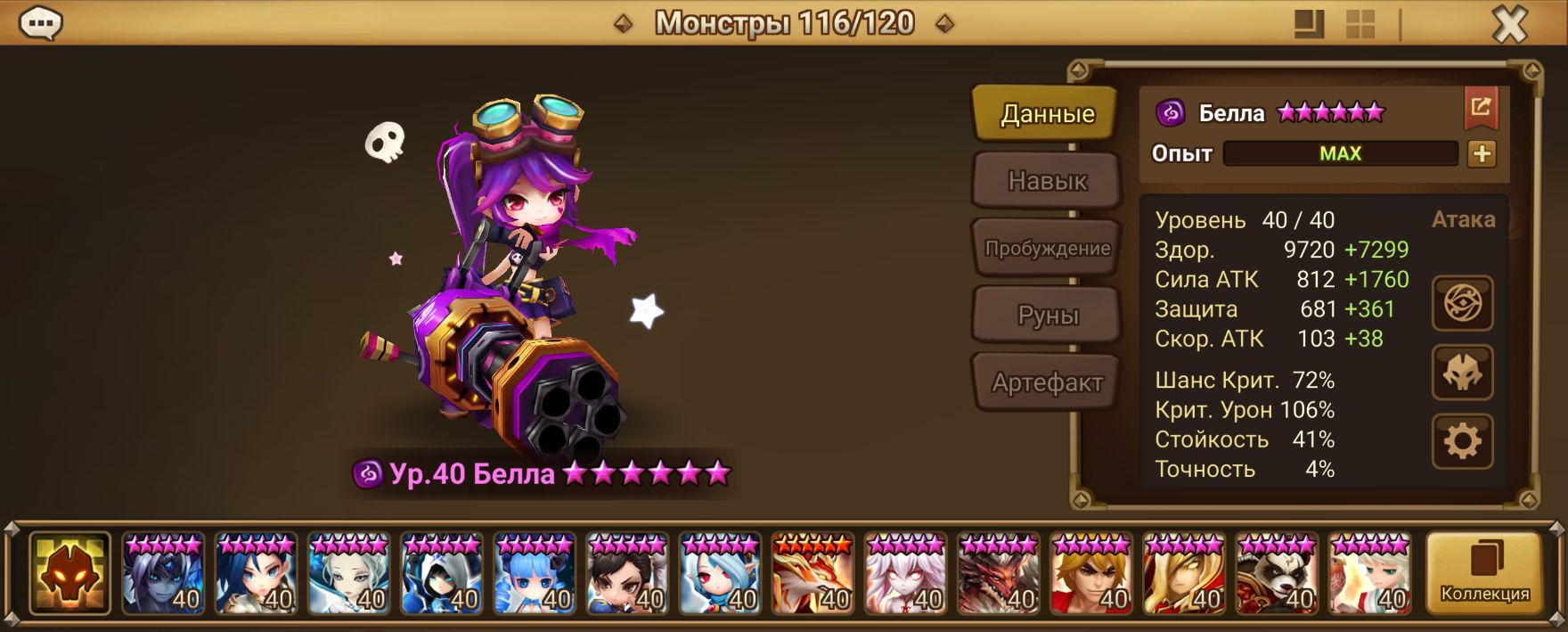This screenshot has height=632, width=1568.
Task: Open the Навык tab
Action: [1047, 181]
